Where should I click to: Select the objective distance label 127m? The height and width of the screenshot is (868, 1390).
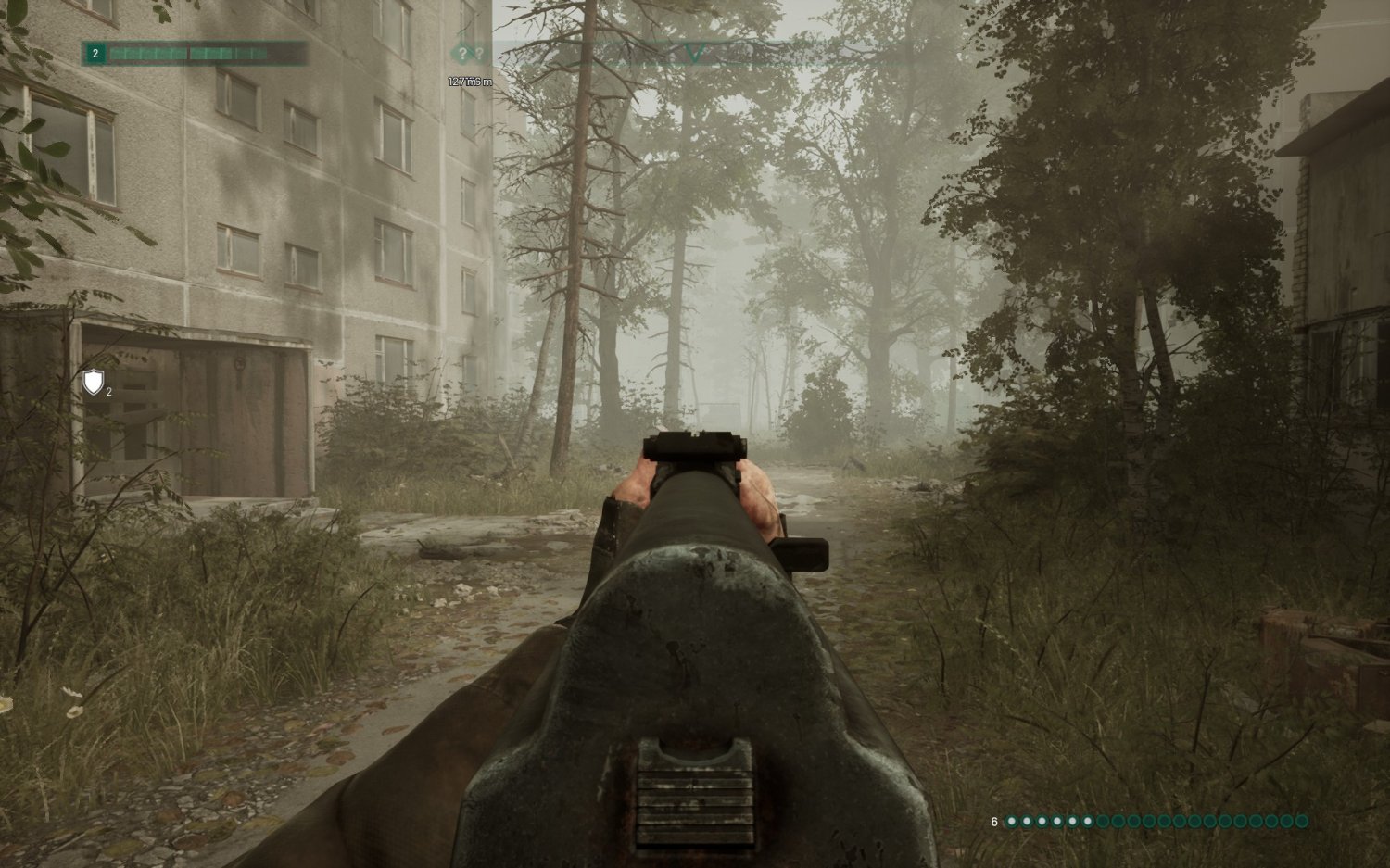tap(459, 81)
